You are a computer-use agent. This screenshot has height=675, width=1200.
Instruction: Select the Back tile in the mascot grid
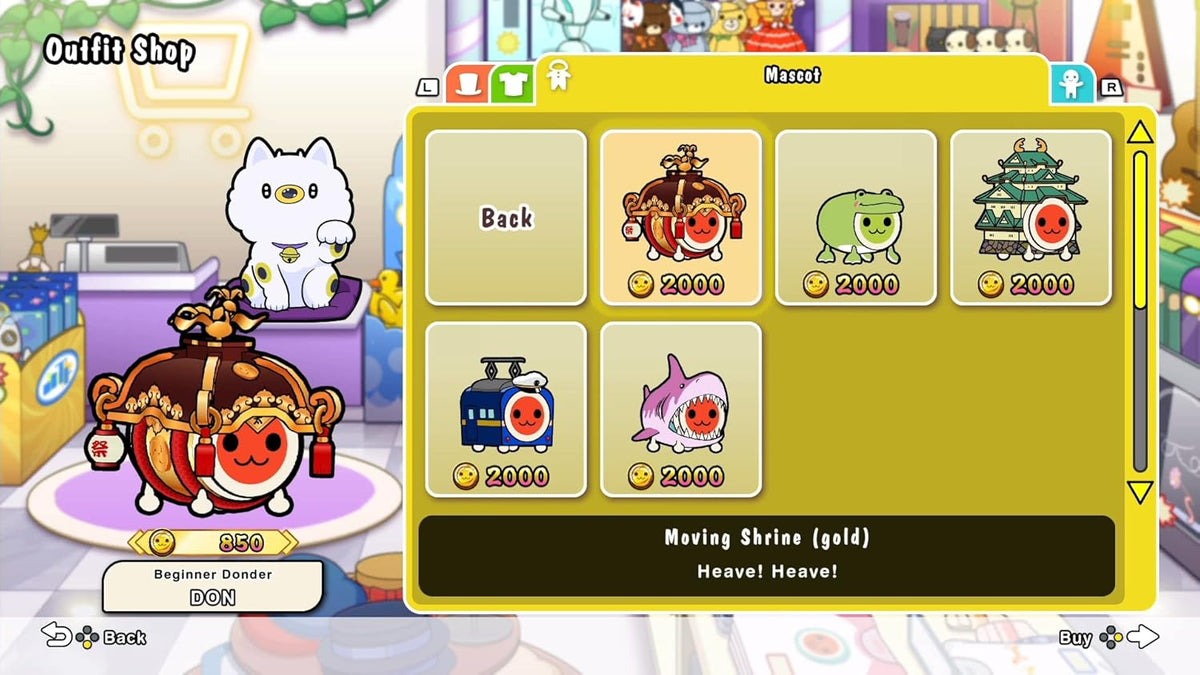coord(506,218)
